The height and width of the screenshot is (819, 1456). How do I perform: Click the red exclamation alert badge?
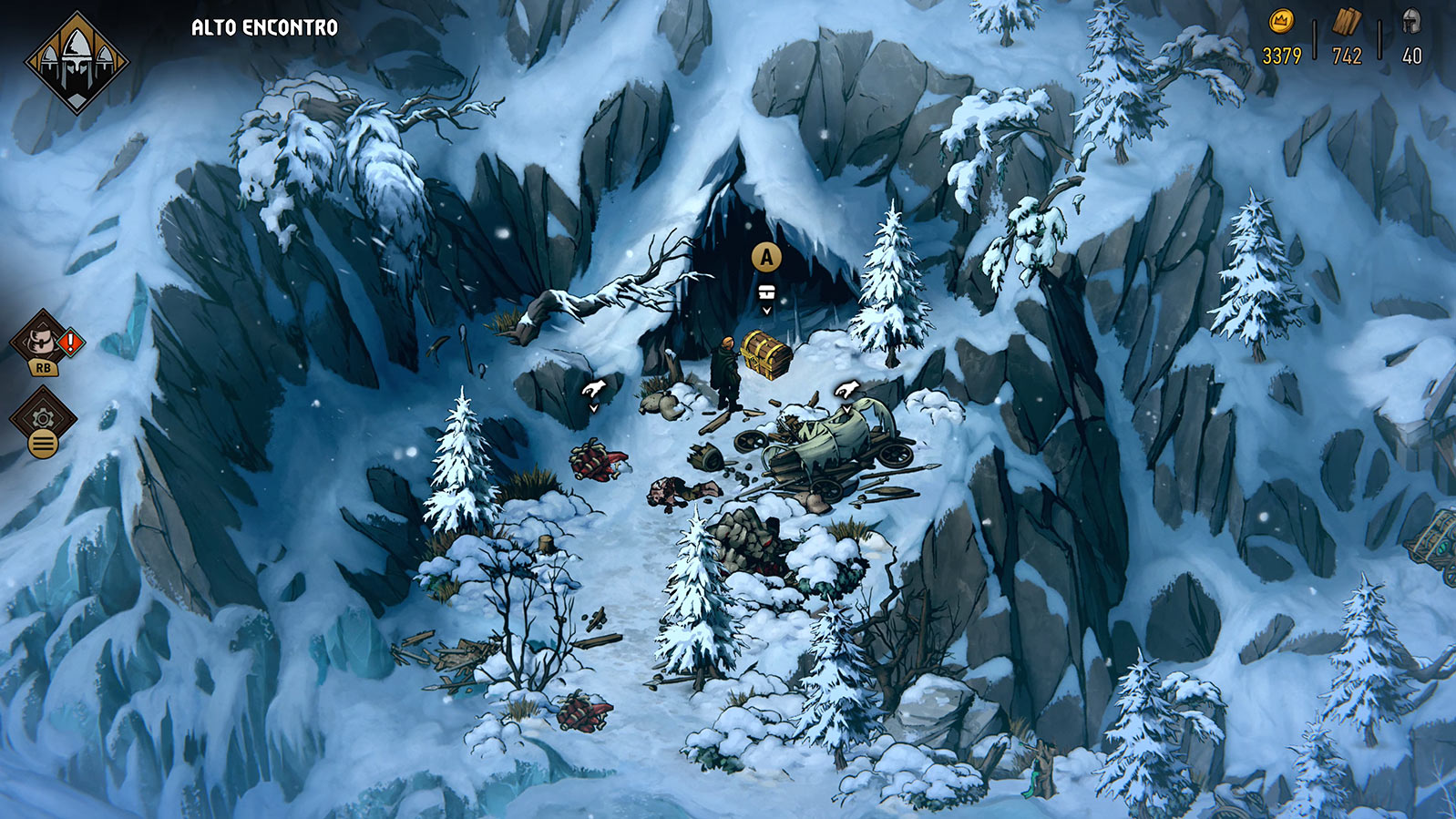tap(70, 343)
